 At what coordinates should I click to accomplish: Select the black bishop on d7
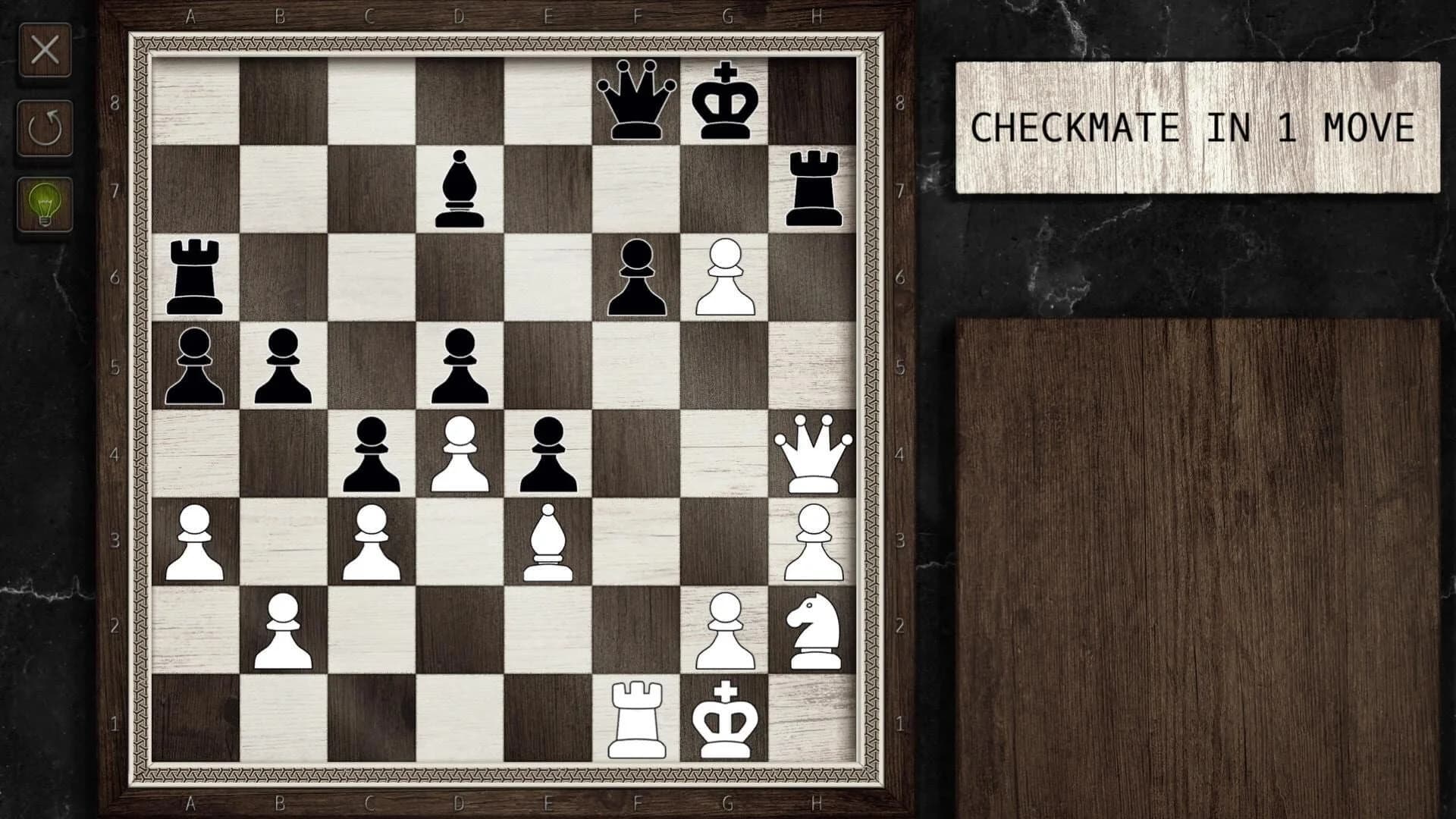(x=459, y=190)
